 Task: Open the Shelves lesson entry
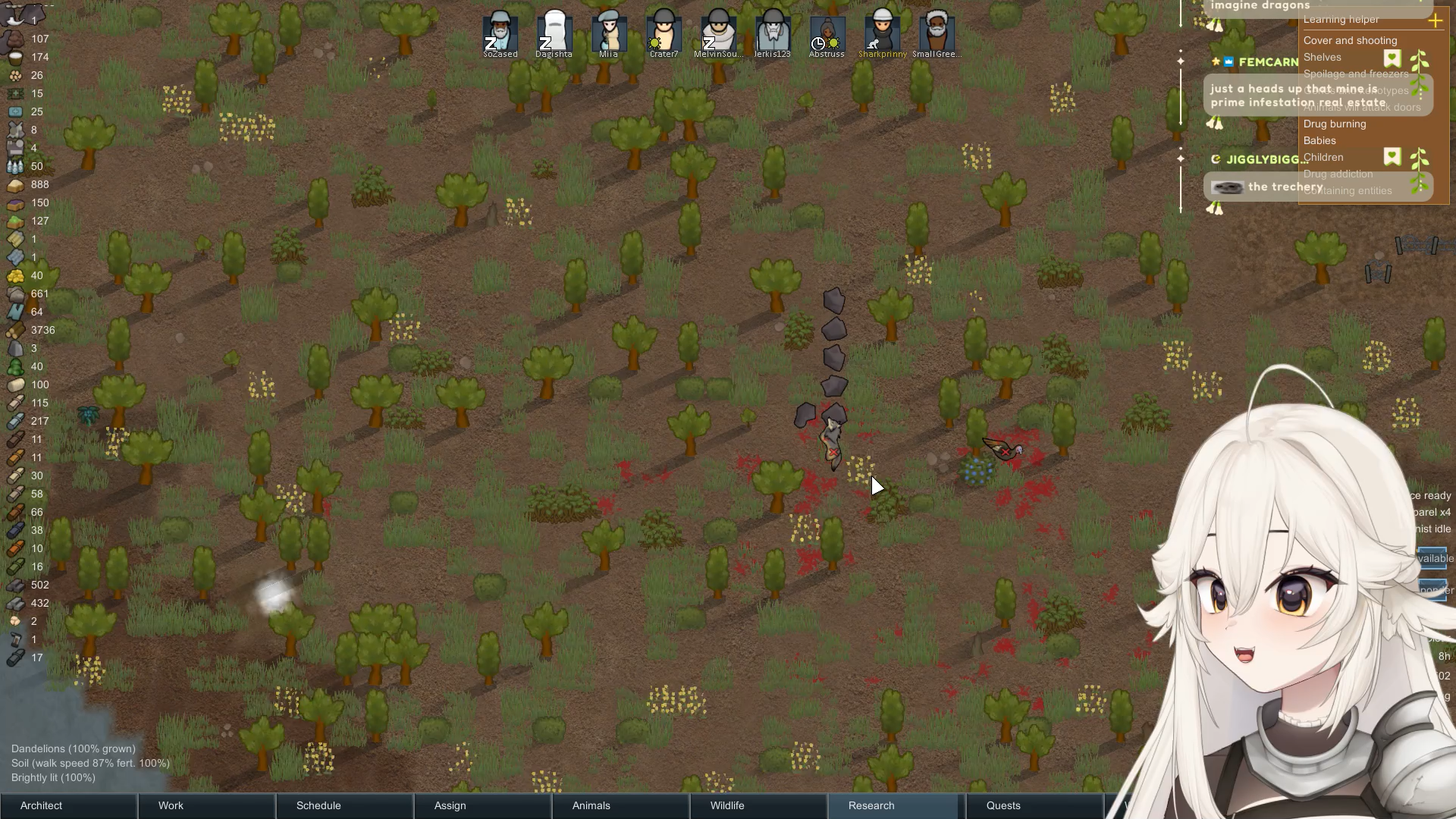point(1323,58)
